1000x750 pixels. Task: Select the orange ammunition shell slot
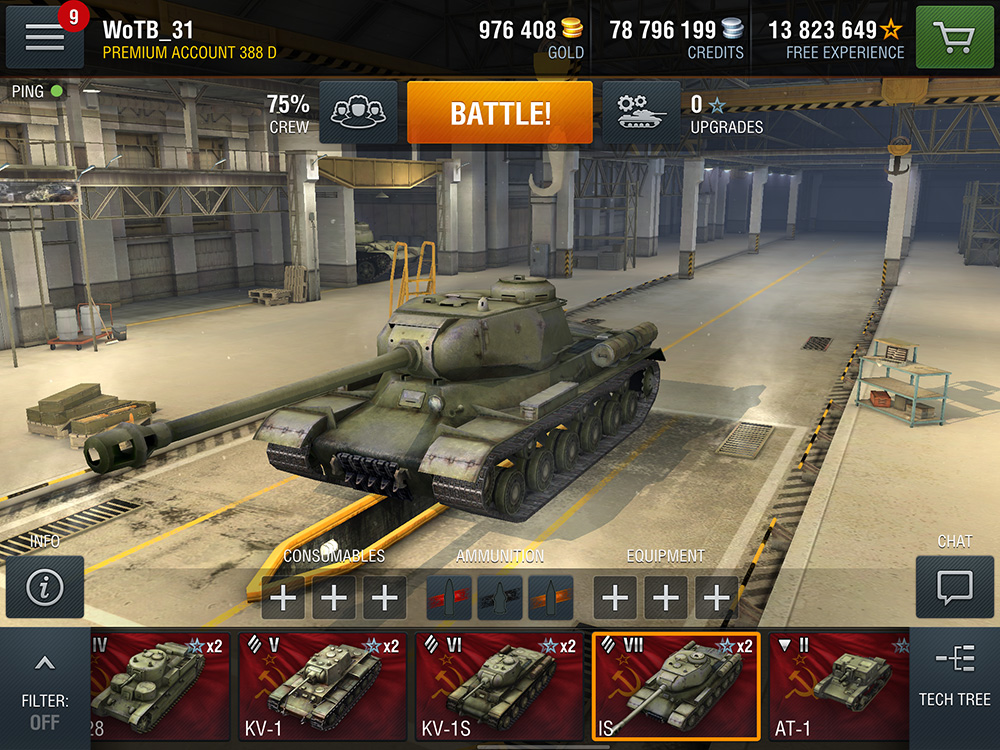(x=551, y=597)
